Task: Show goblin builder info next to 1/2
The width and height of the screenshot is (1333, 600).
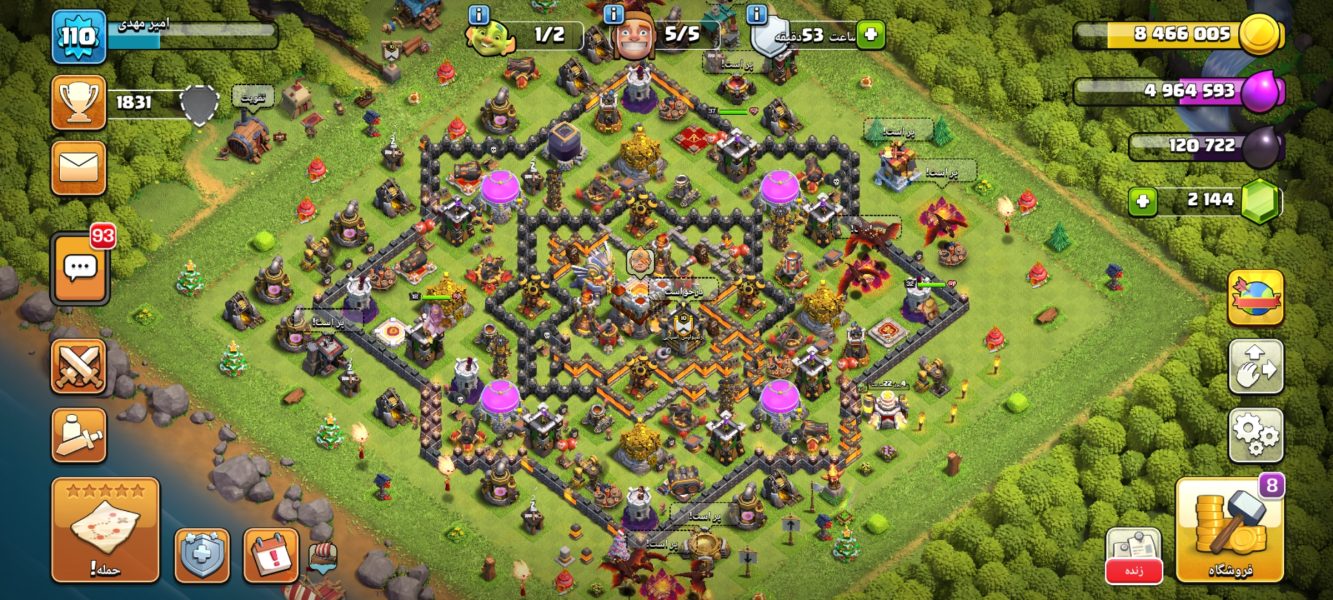Action: [x=478, y=15]
